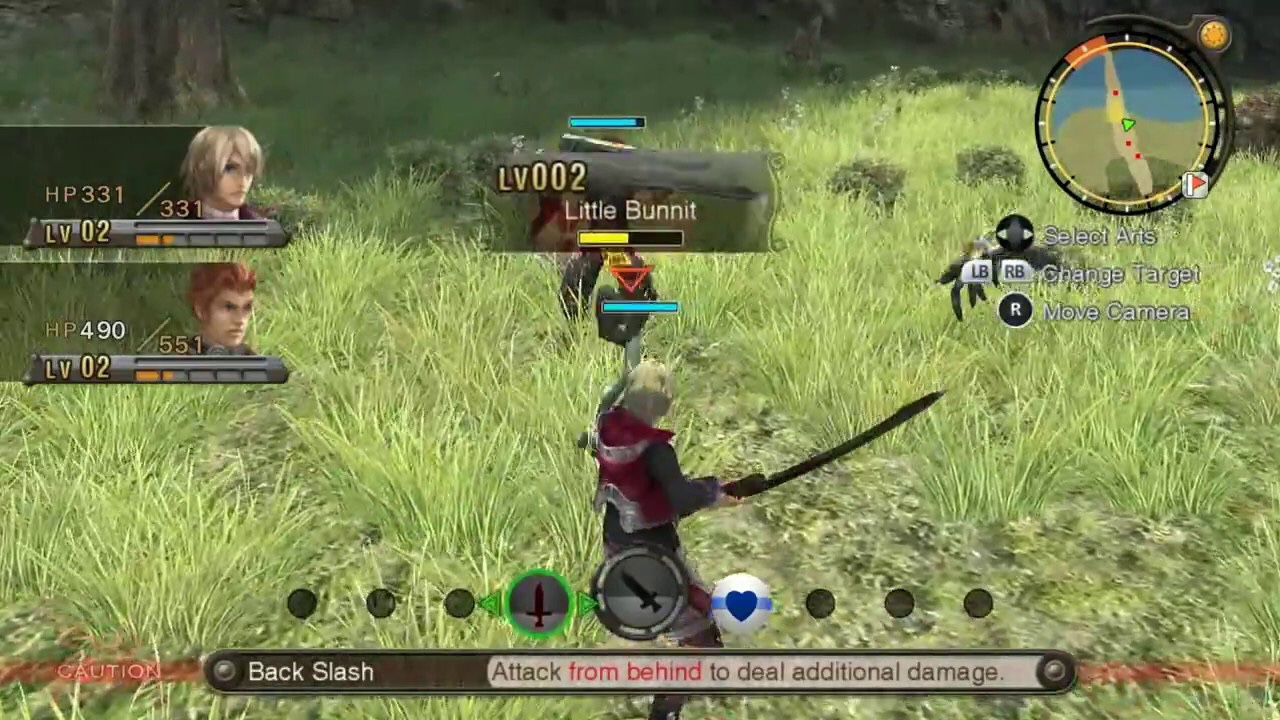Image resolution: width=1280 pixels, height=720 pixels.
Task: Use the blue heart healing art
Action: [741, 604]
